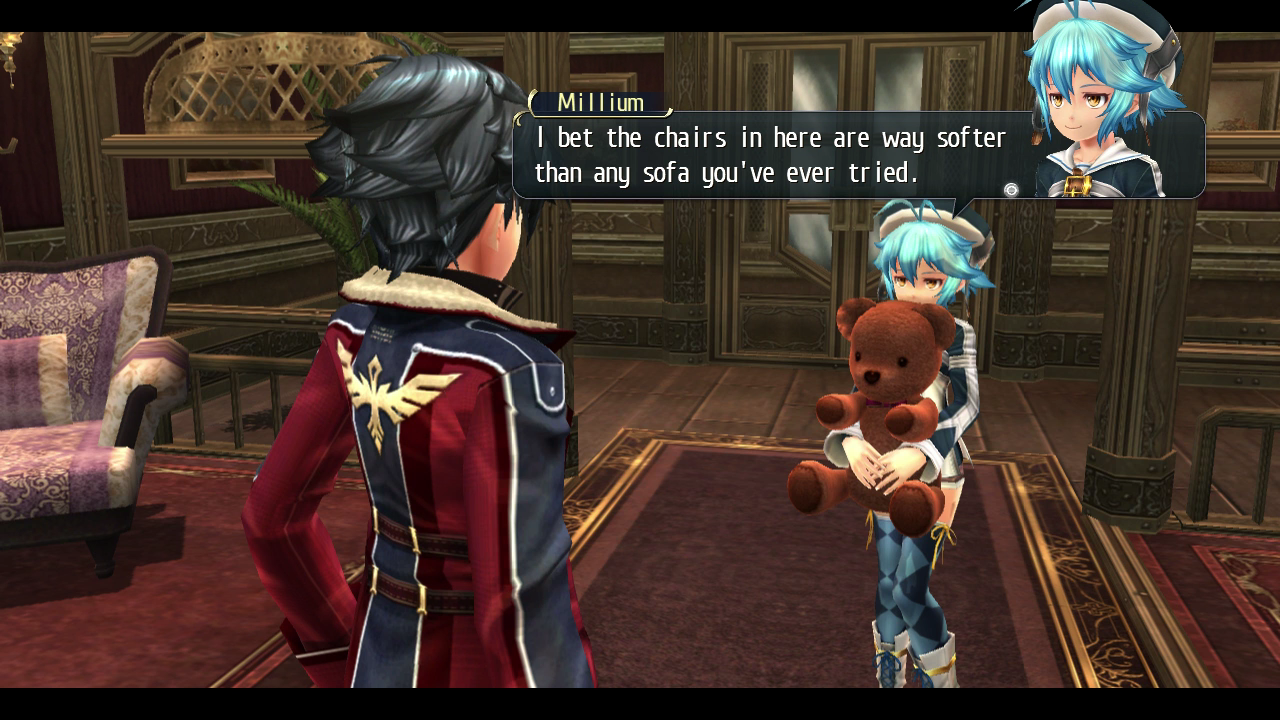Click the circular dialogue advance indicator
The width and height of the screenshot is (1280, 720).
(1010, 189)
